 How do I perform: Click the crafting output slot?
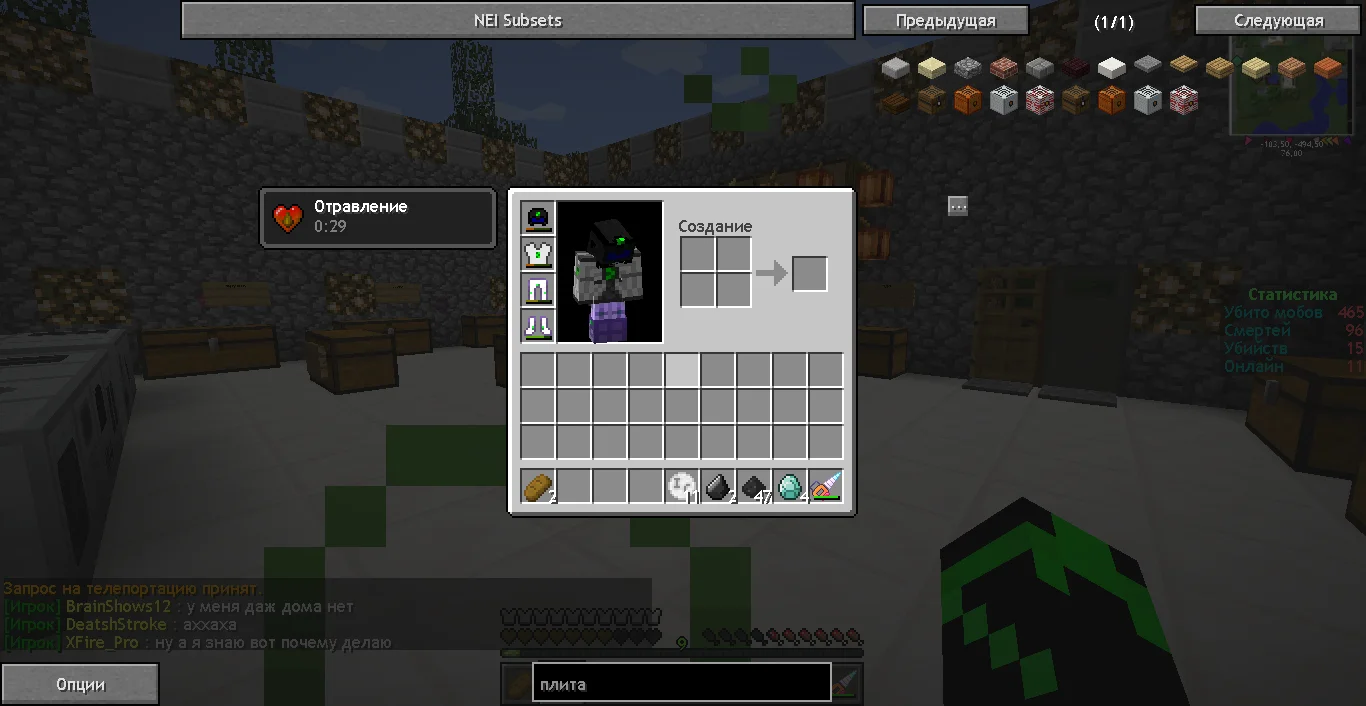[810, 274]
